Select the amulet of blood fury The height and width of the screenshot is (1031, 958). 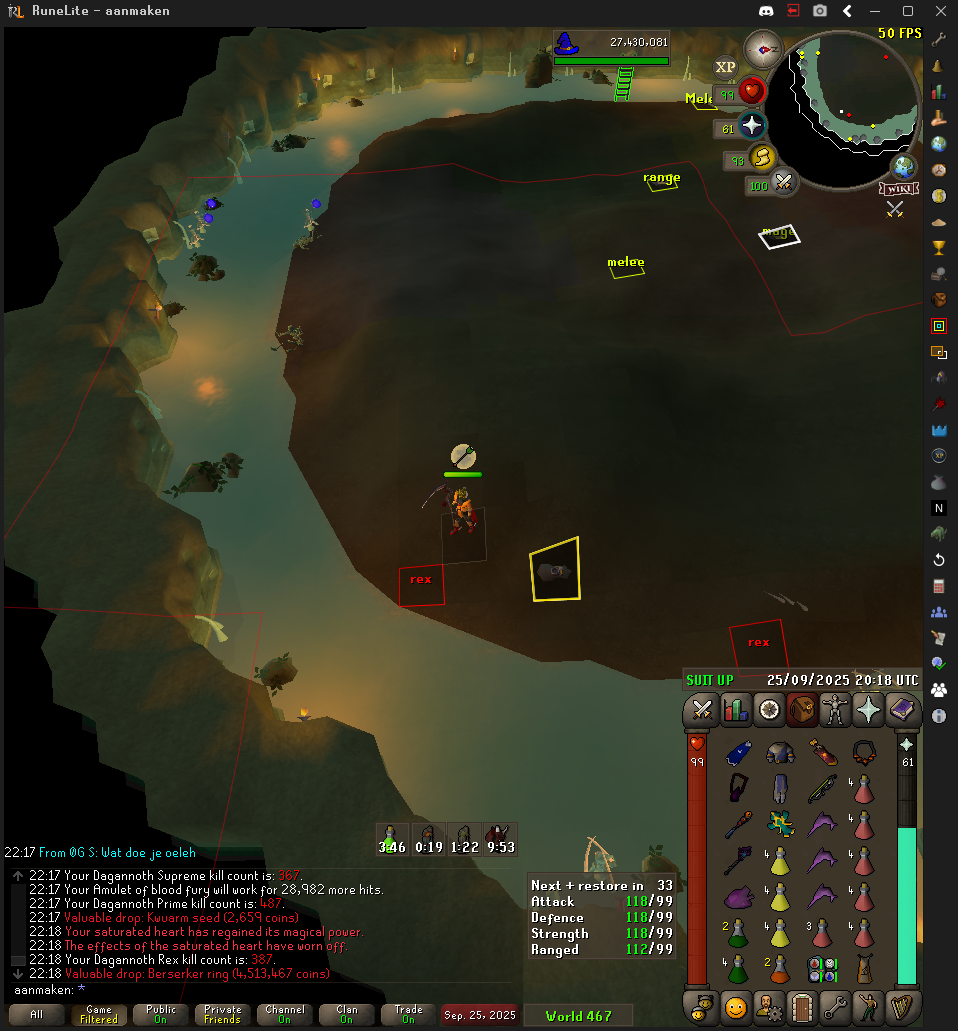coord(863,752)
